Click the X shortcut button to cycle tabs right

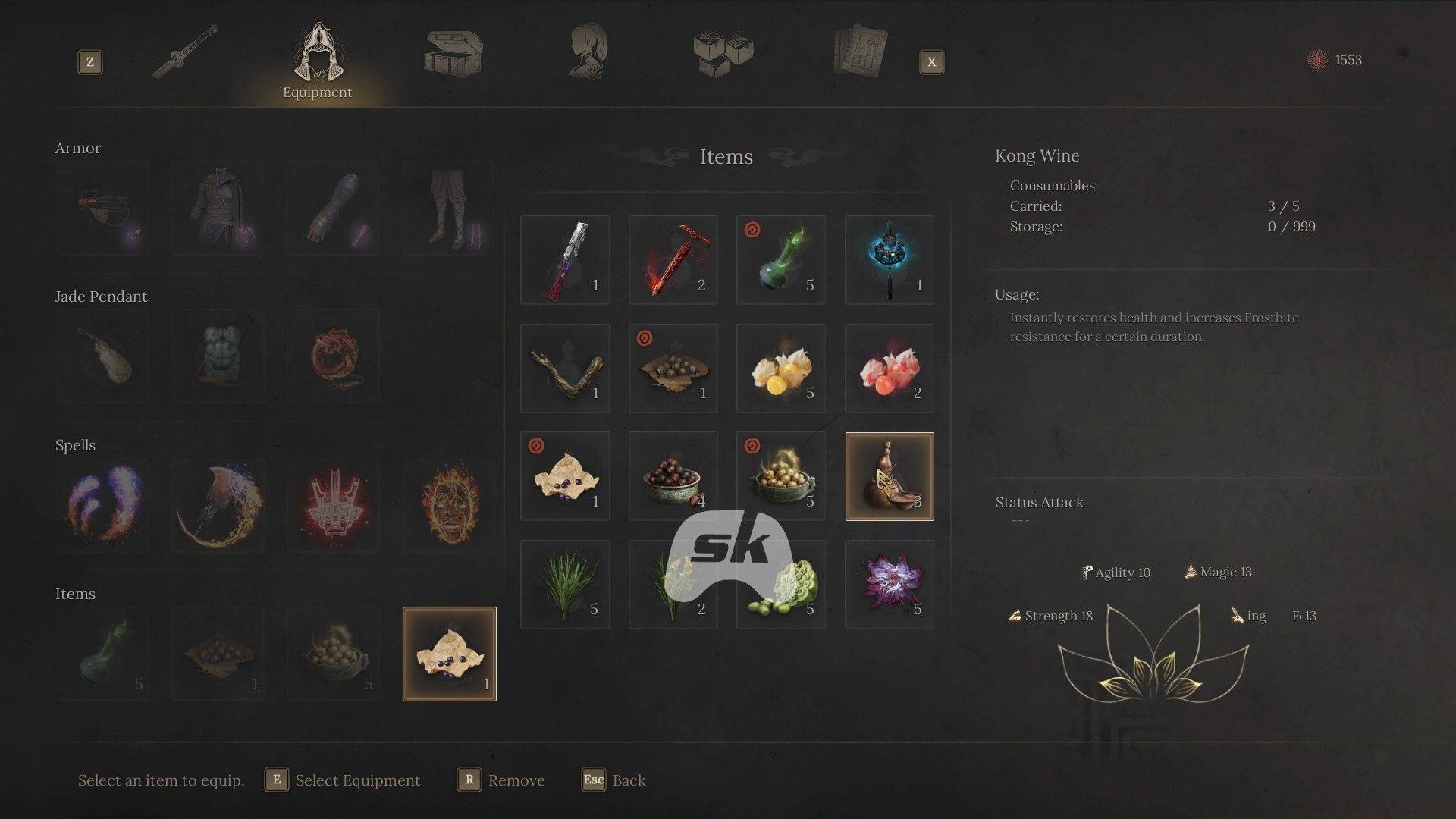(931, 63)
